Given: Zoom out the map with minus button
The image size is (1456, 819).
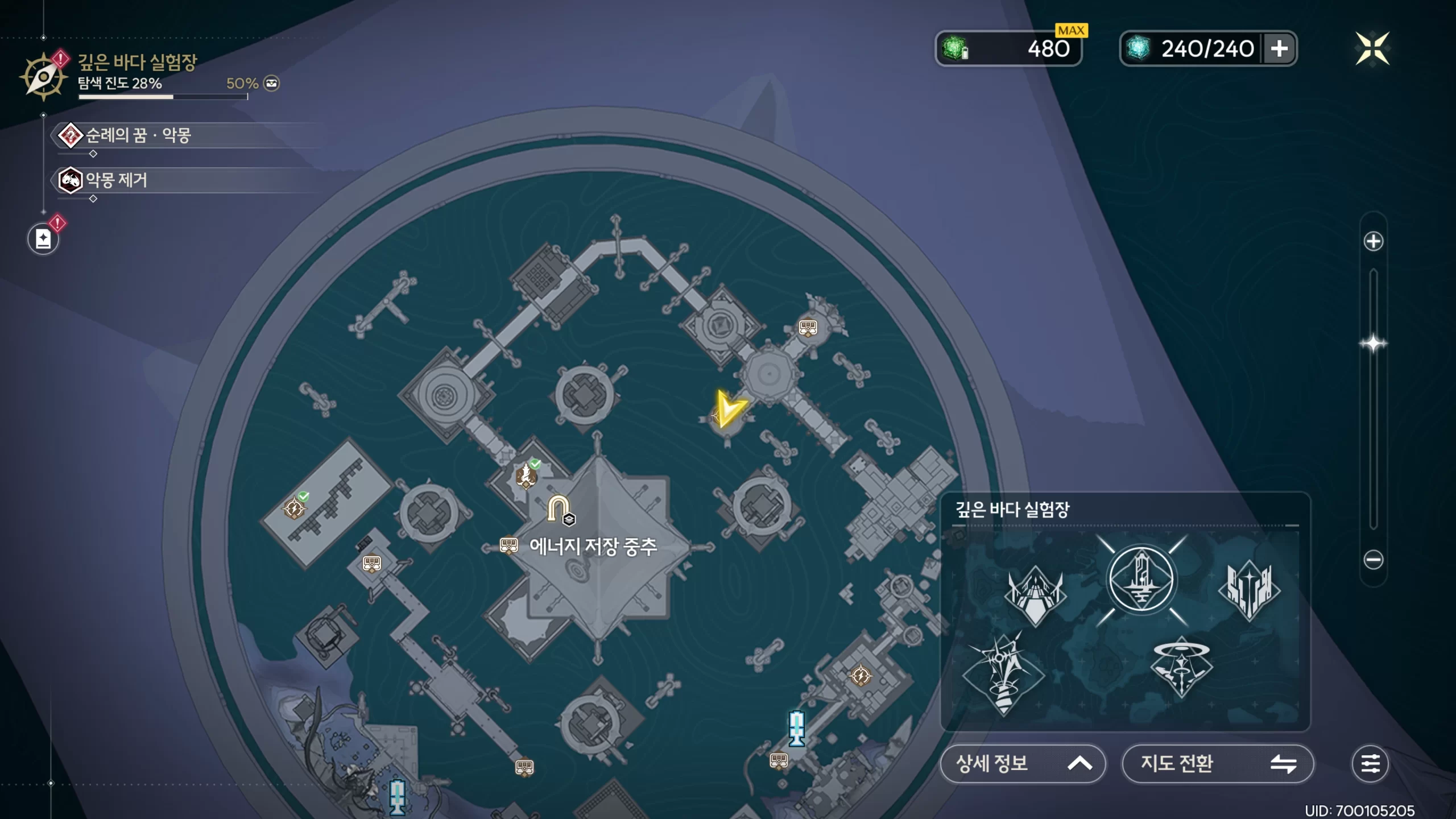Looking at the screenshot, I should (1374, 560).
